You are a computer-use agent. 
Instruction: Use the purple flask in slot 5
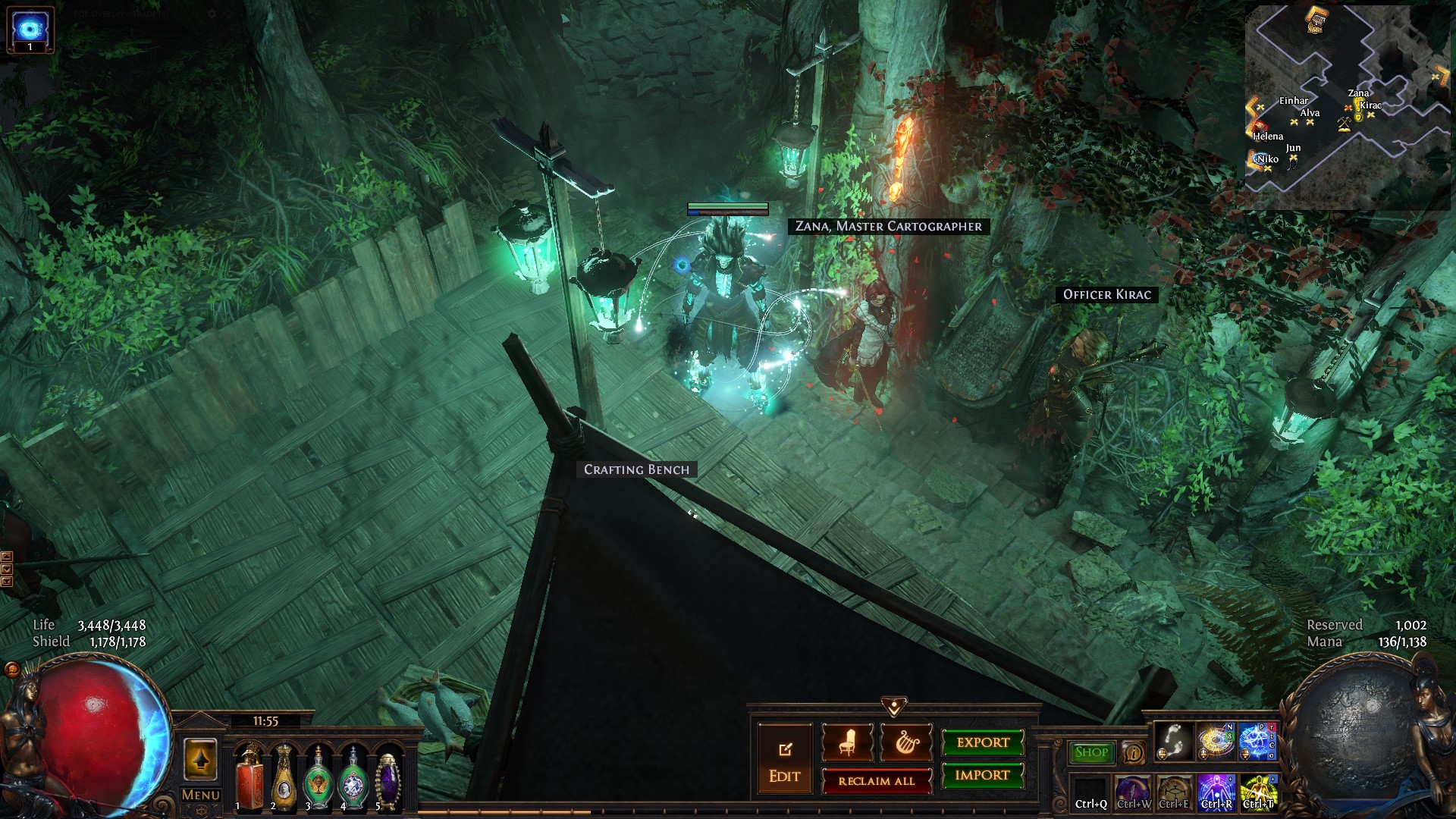tap(388, 777)
